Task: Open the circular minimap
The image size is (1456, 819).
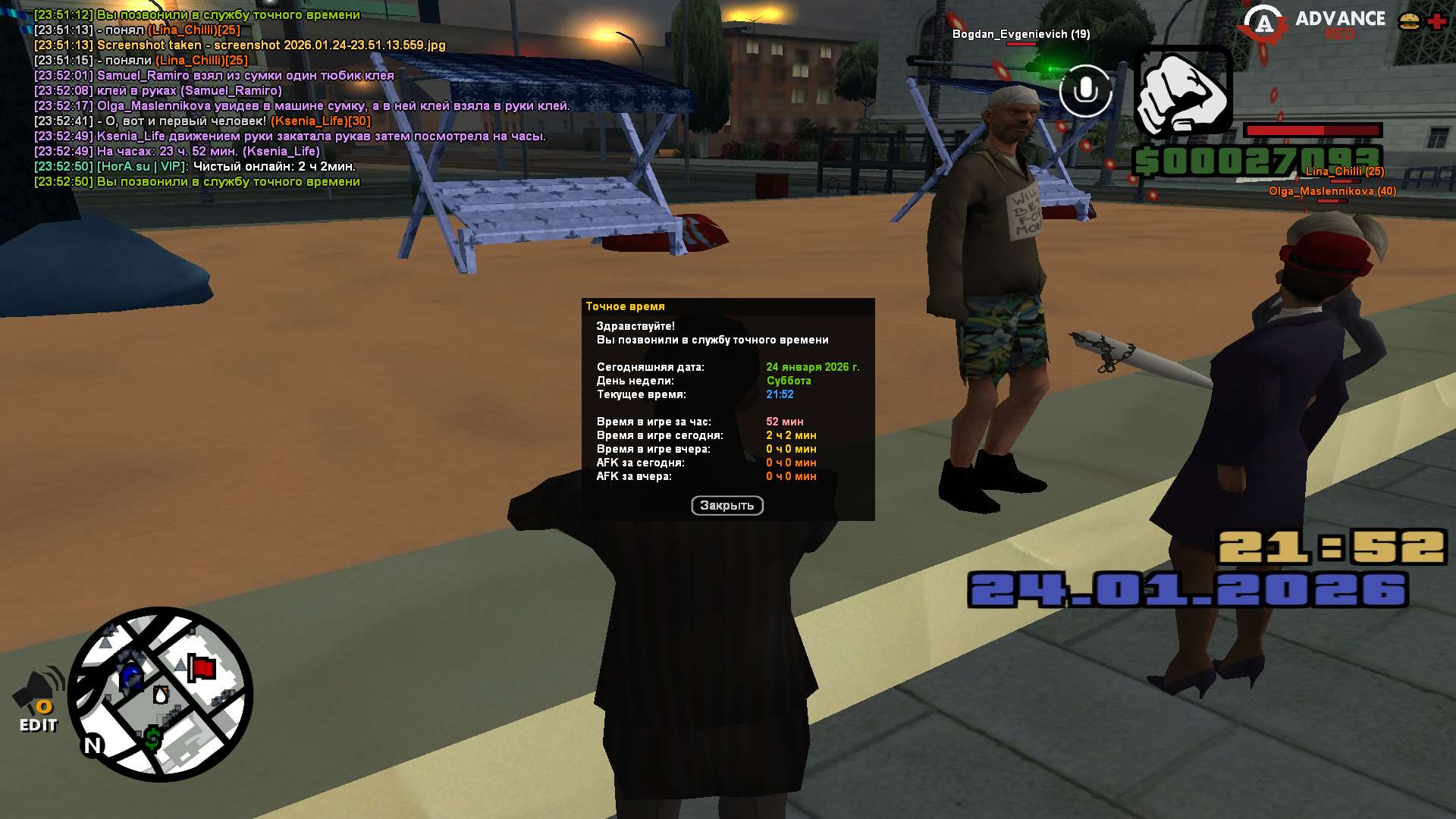Action: [160, 694]
